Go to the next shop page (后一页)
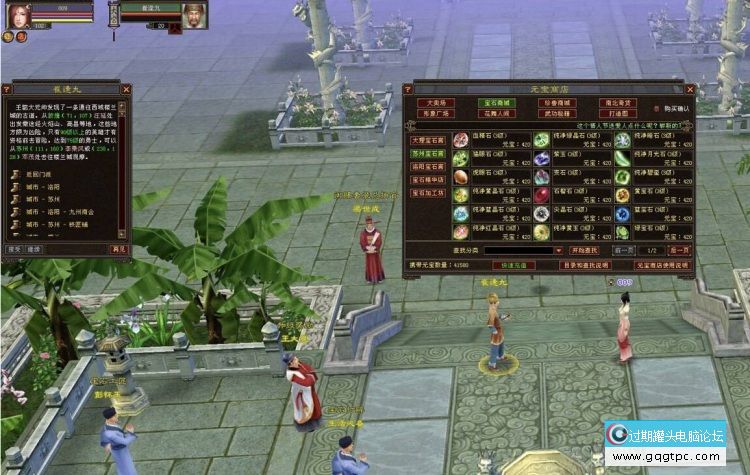Screen dimensions: 750x475 [x=678, y=250]
